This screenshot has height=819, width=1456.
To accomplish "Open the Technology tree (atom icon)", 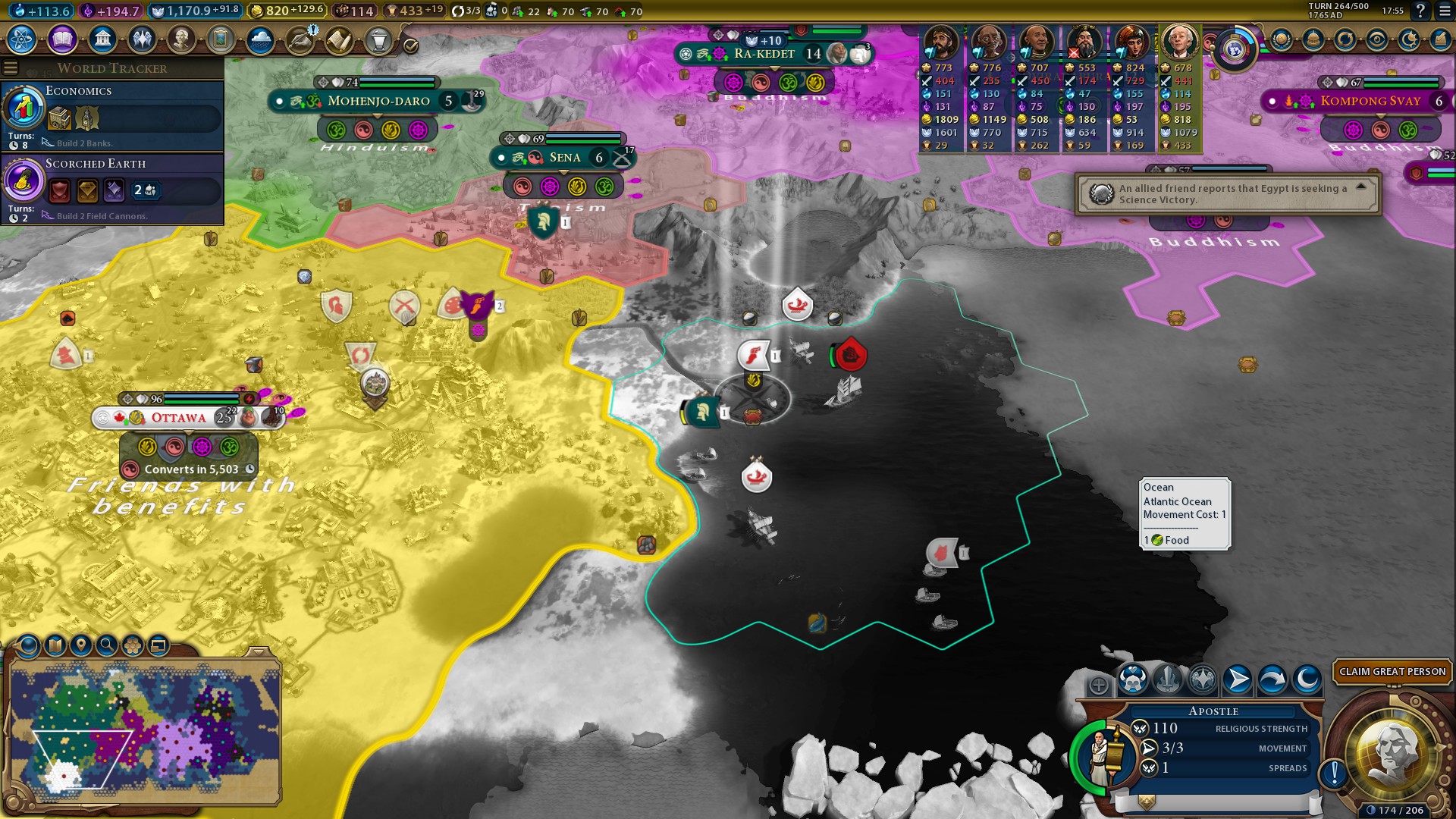I will (x=22, y=39).
